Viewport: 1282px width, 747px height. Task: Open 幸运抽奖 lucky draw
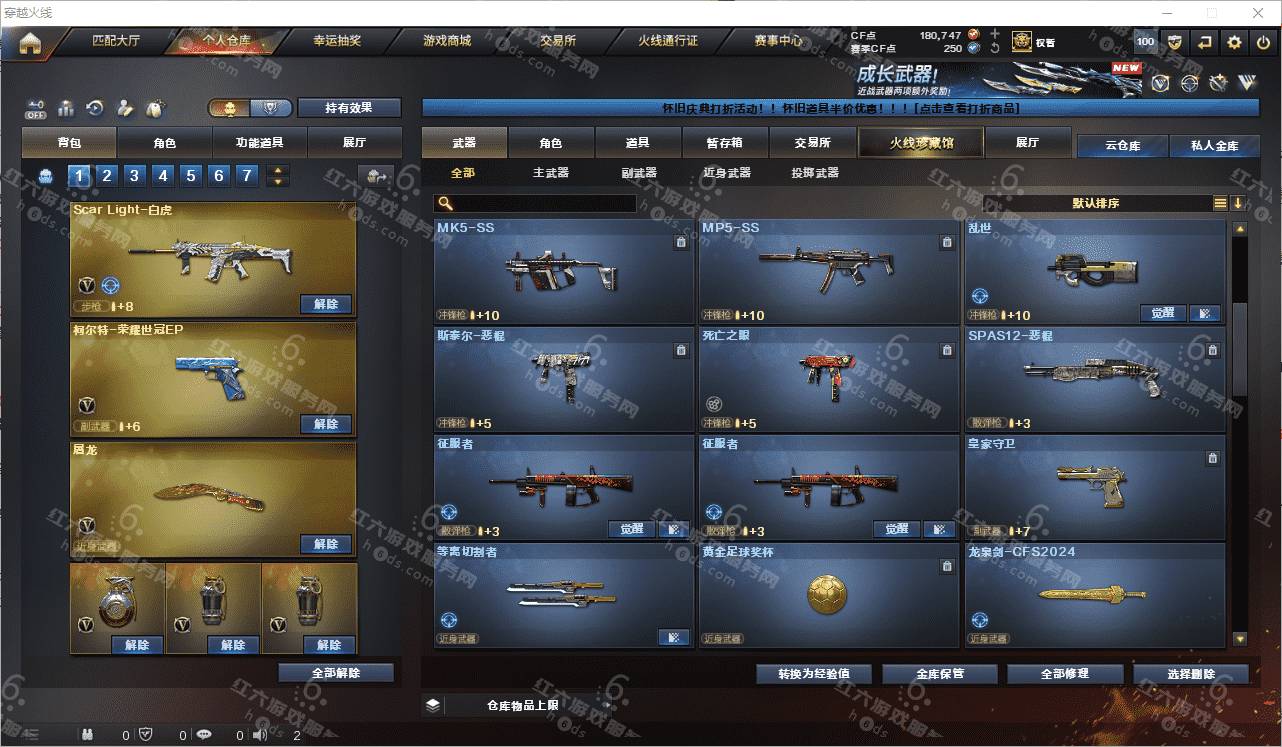(337, 42)
